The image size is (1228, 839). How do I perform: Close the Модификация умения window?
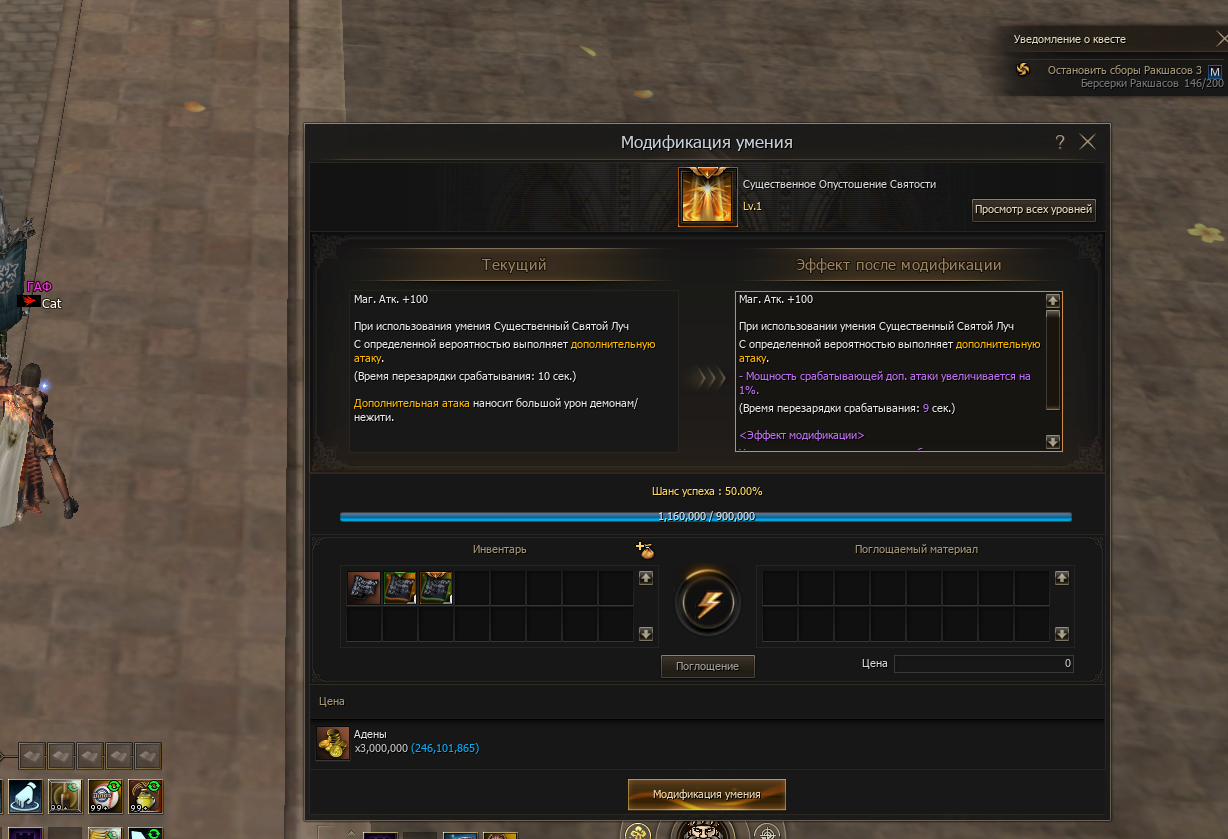(1088, 142)
